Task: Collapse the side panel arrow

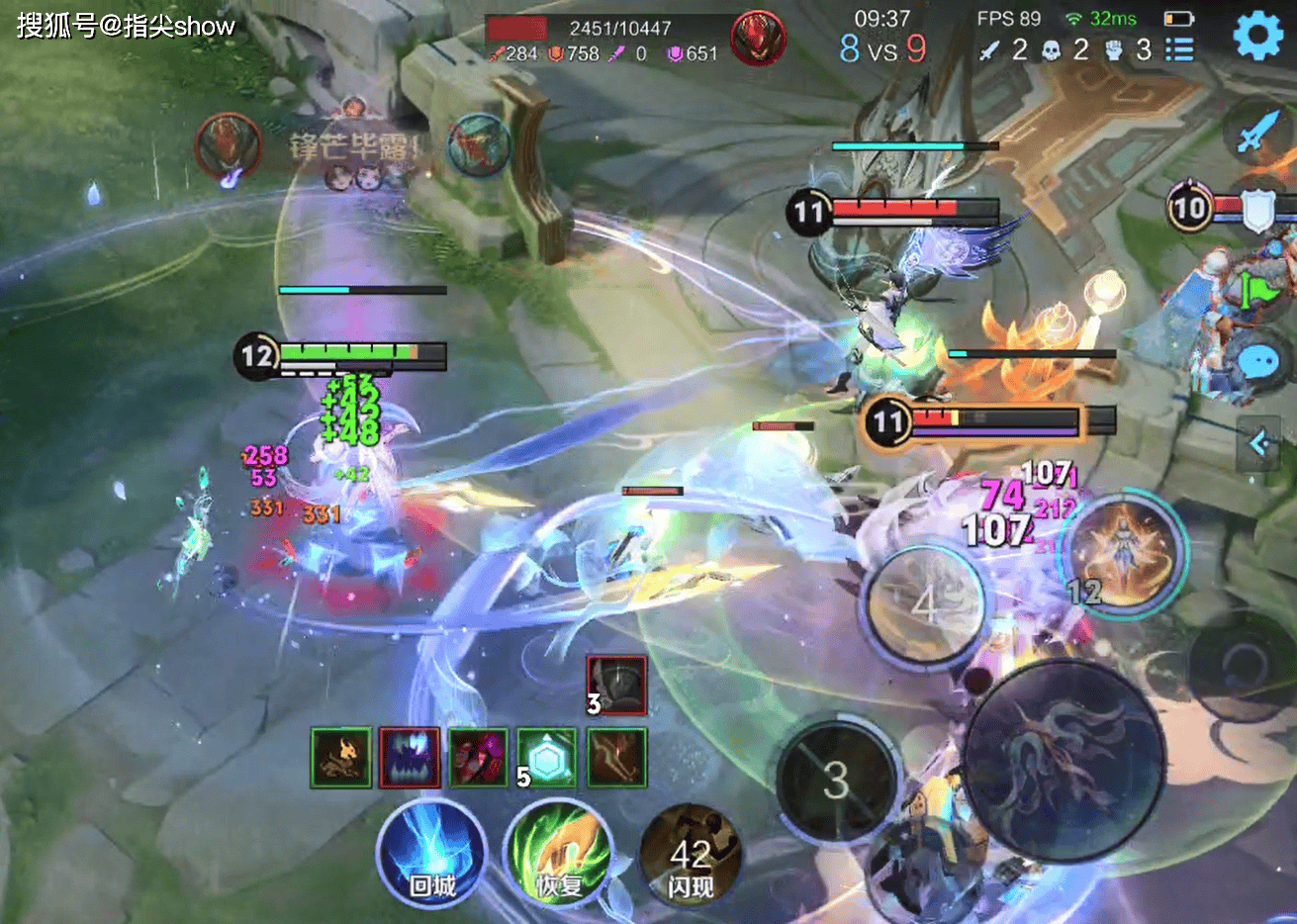Action: (1258, 444)
